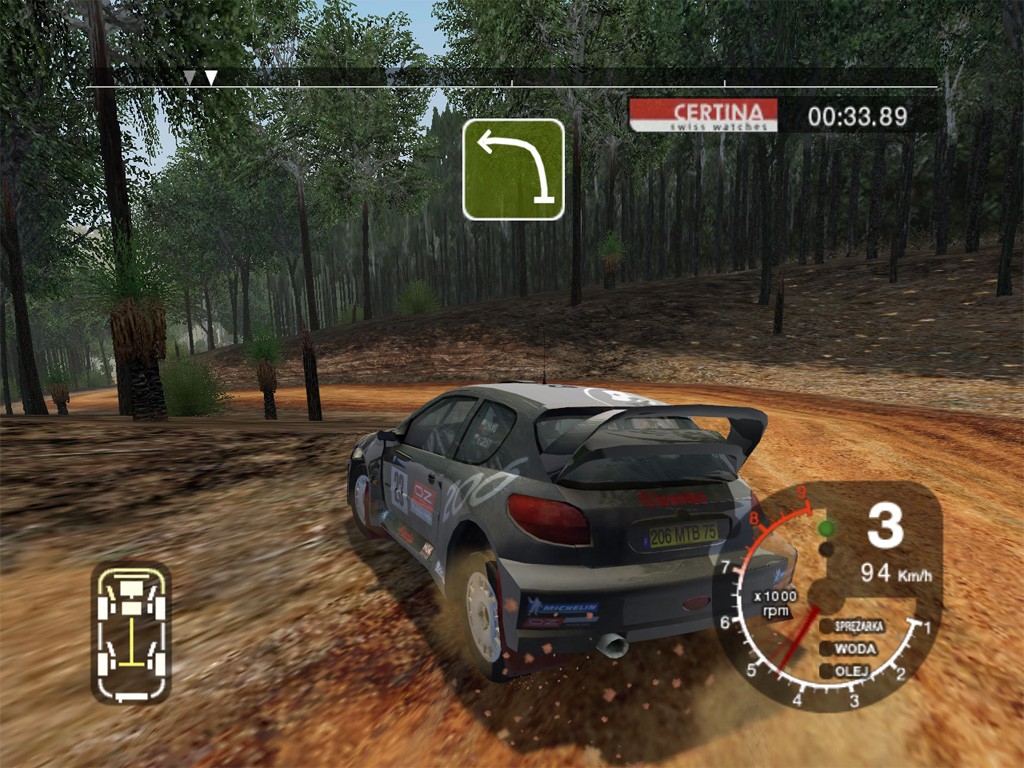Select the SPRĘŻARKA warning indicator
Image resolution: width=1024 pixels, height=768 pixels.
853,626
